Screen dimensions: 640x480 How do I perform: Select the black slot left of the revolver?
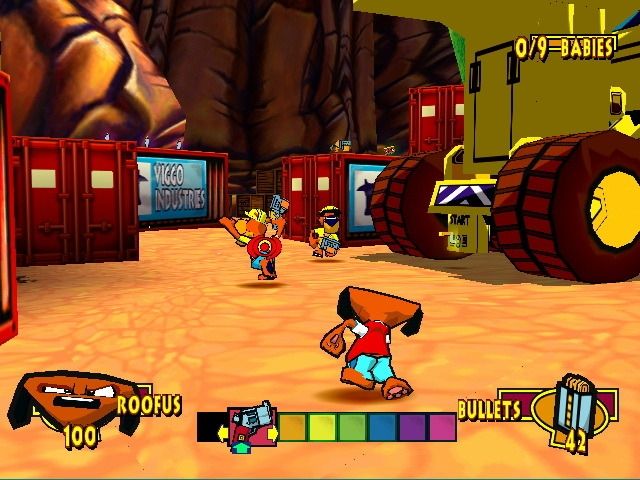210,427
